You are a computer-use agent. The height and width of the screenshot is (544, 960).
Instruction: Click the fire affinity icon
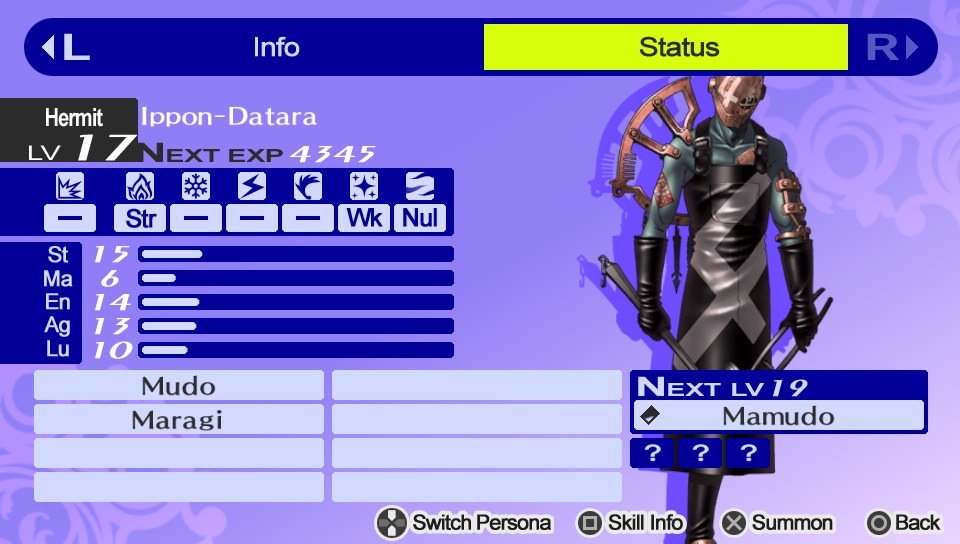140,187
